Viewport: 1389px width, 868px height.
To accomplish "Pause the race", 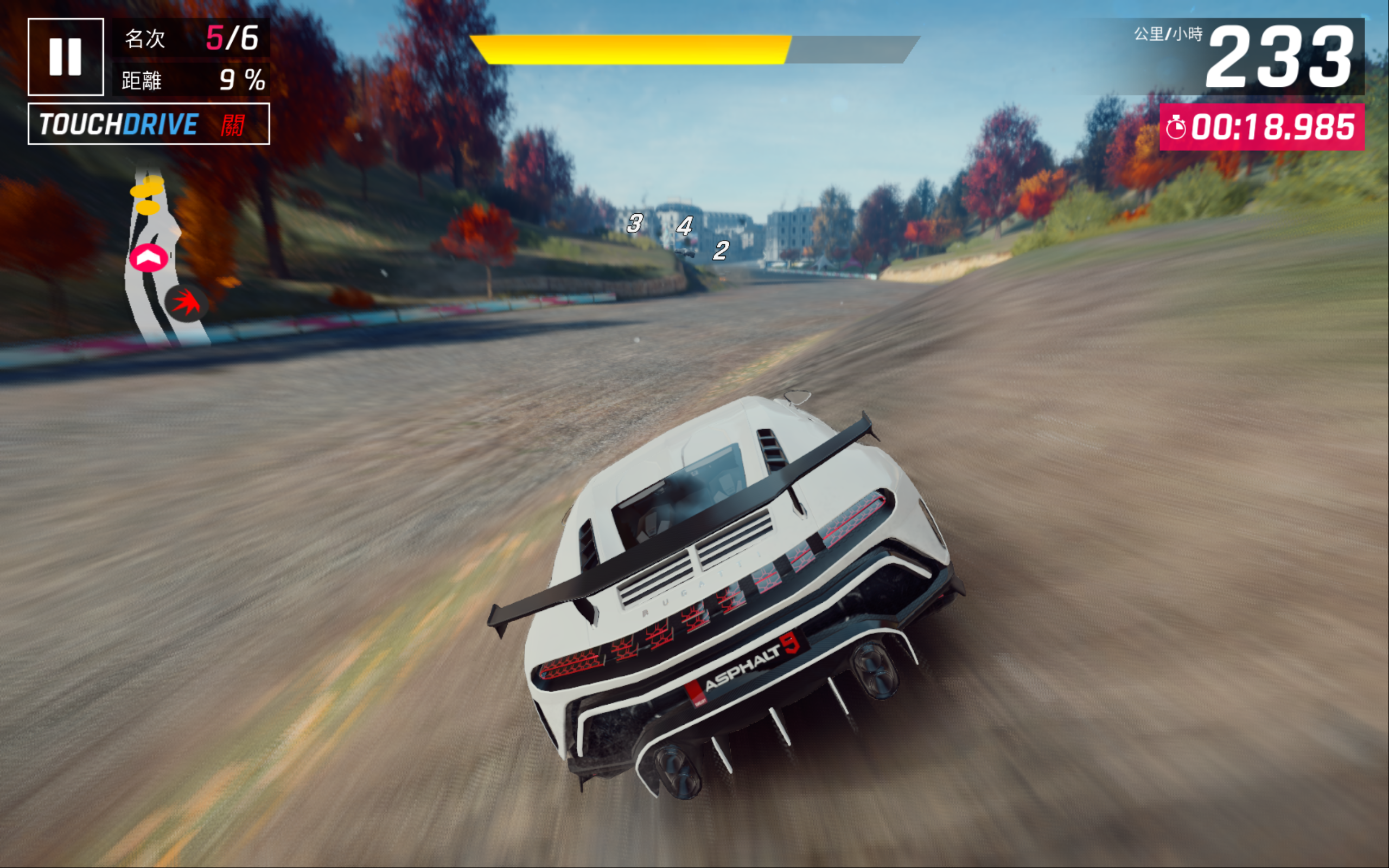I will 66,57.
